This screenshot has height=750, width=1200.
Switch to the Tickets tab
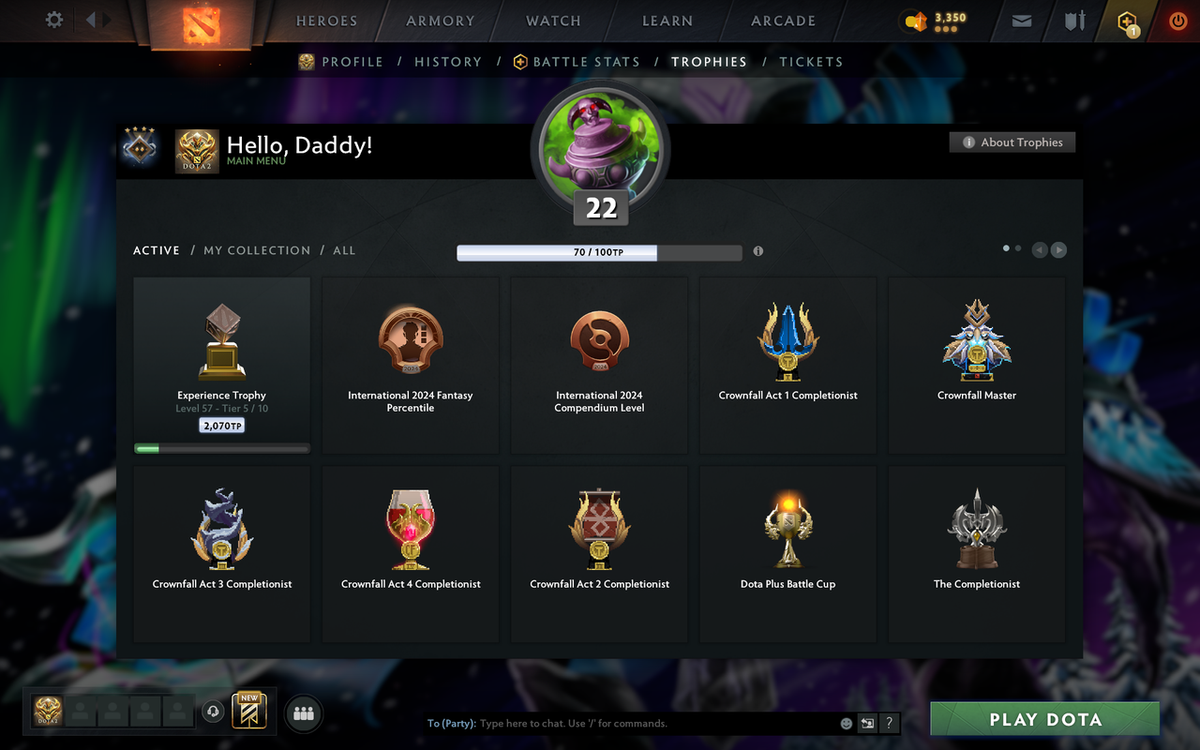(x=811, y=62)
